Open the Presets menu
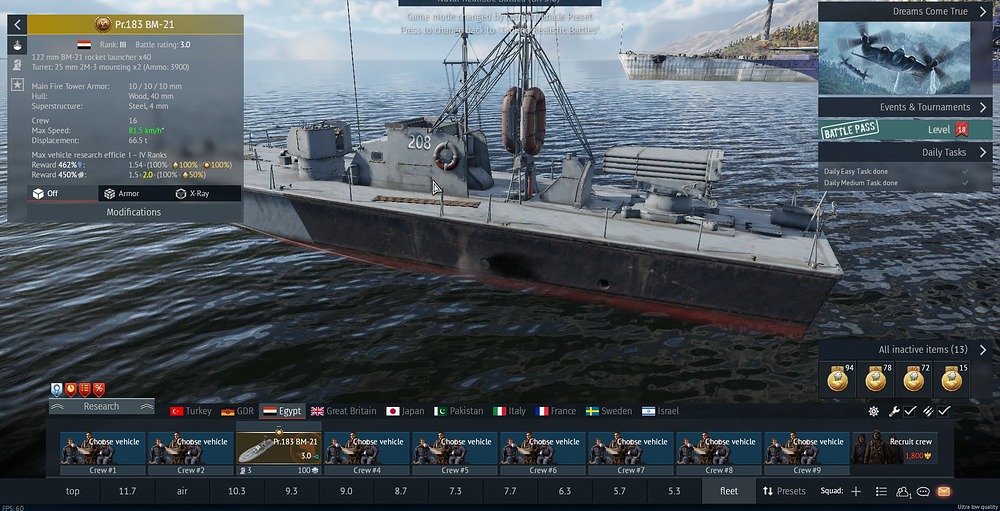Screen dimensions: 1000x511 (x=784, y=491)
